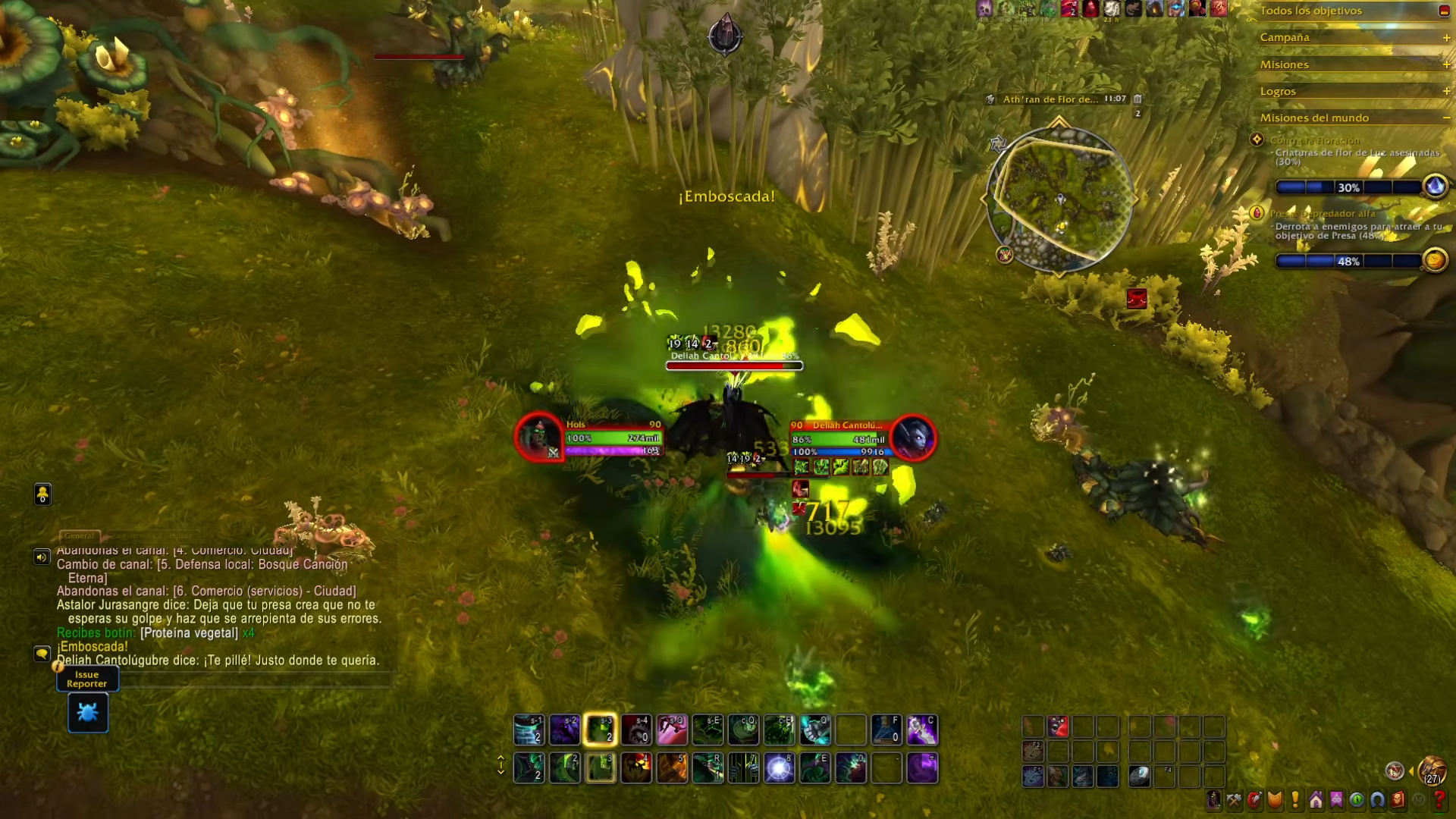This screenshot has width=1456, height=819.
Task: Click the Misiones del mundo header
Action: click(x=1313, y=118)
